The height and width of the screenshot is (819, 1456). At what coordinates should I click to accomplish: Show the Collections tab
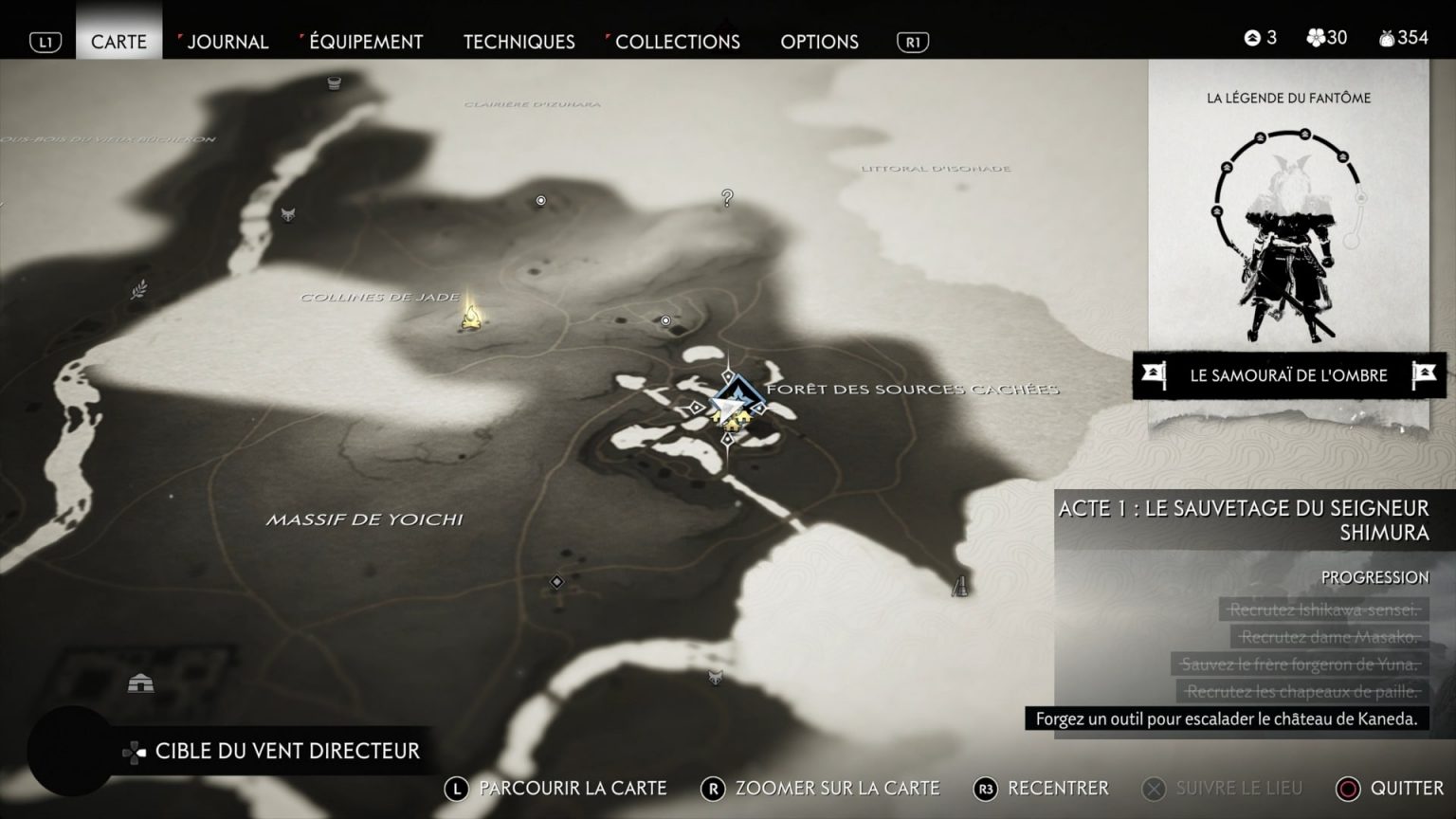click(677, 41)
